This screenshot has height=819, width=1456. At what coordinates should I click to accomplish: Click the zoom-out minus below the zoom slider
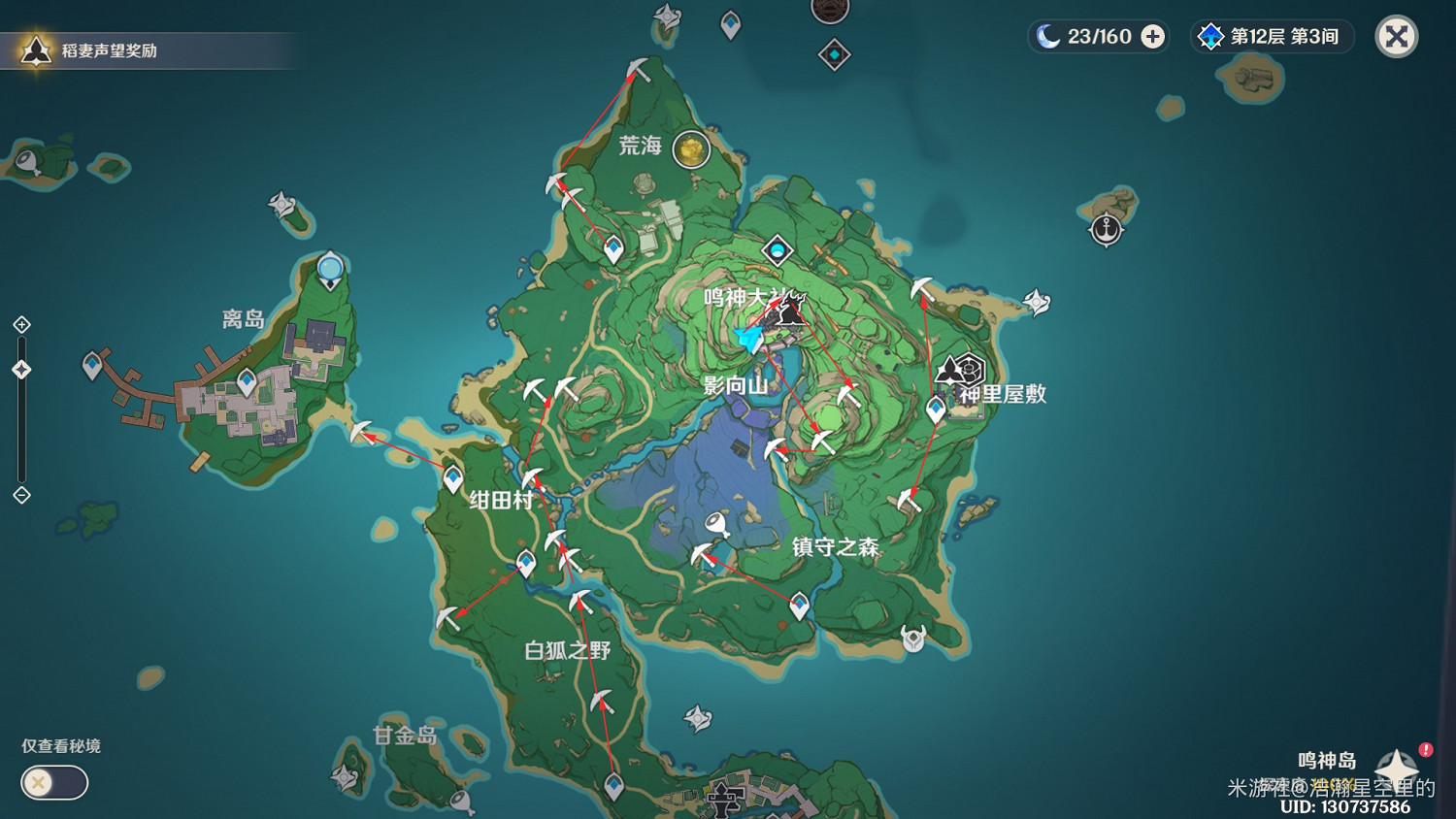point(20,496)
